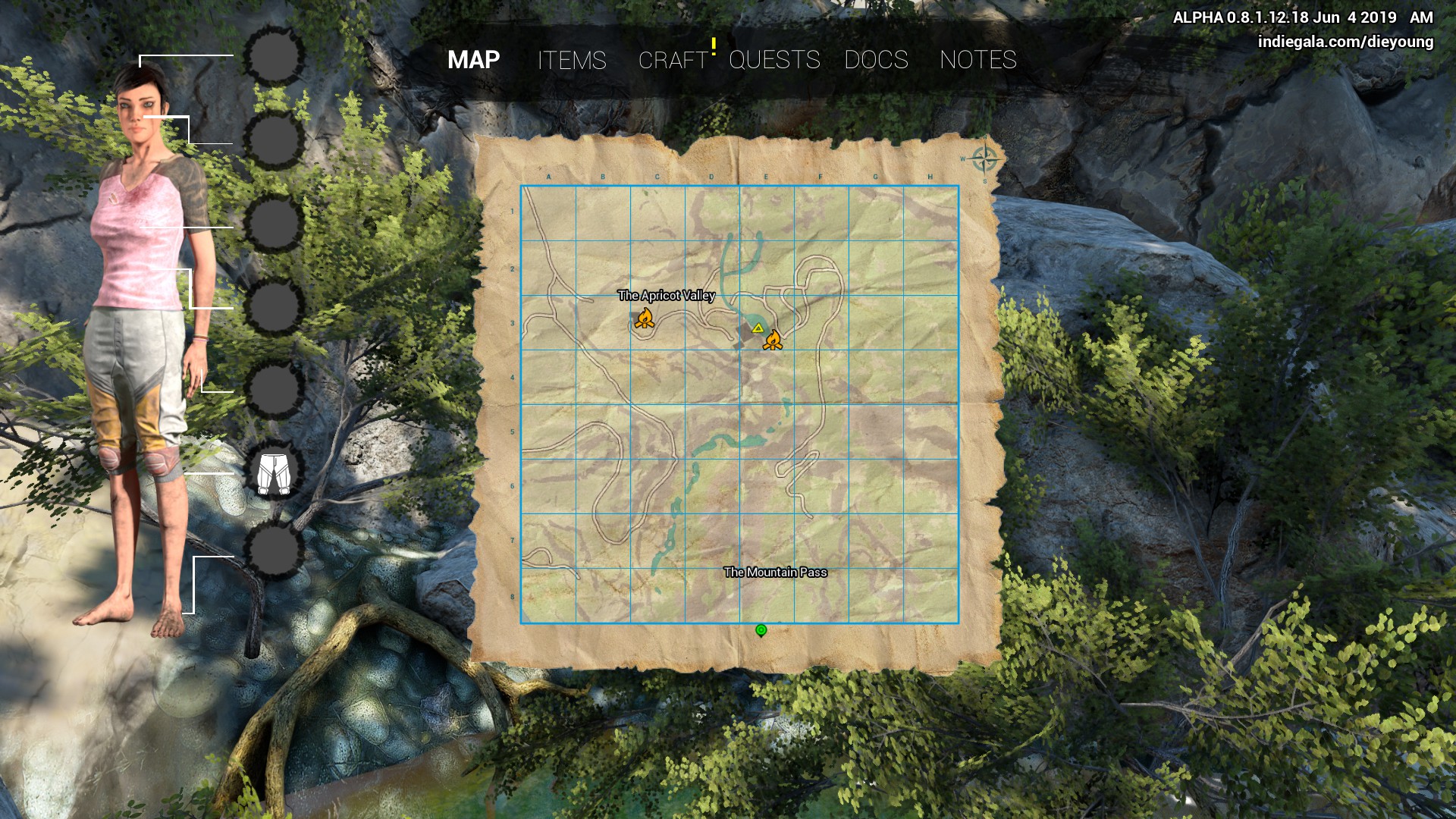Show the QUESTS tab
The width and height of the screenshot is (1456, 819).
pyautogui.click(x=774, y=60)
